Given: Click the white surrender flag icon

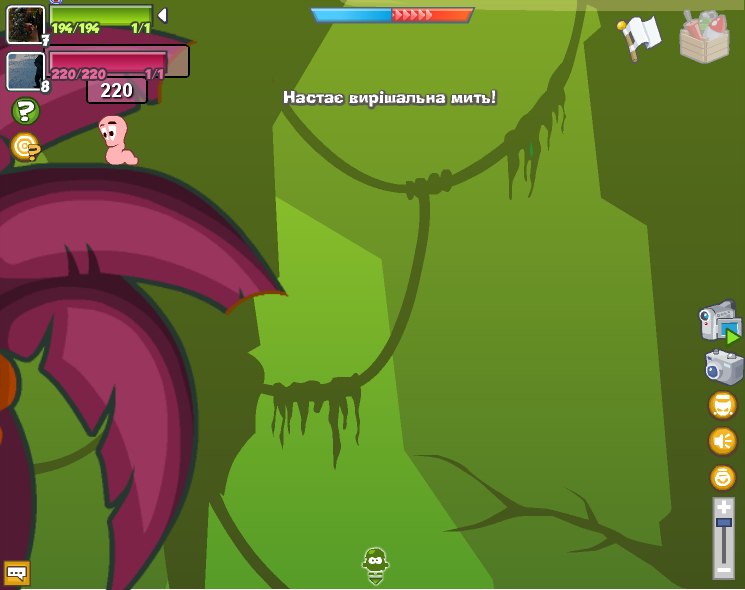Looking at the screenshot, I should [640, 37].
